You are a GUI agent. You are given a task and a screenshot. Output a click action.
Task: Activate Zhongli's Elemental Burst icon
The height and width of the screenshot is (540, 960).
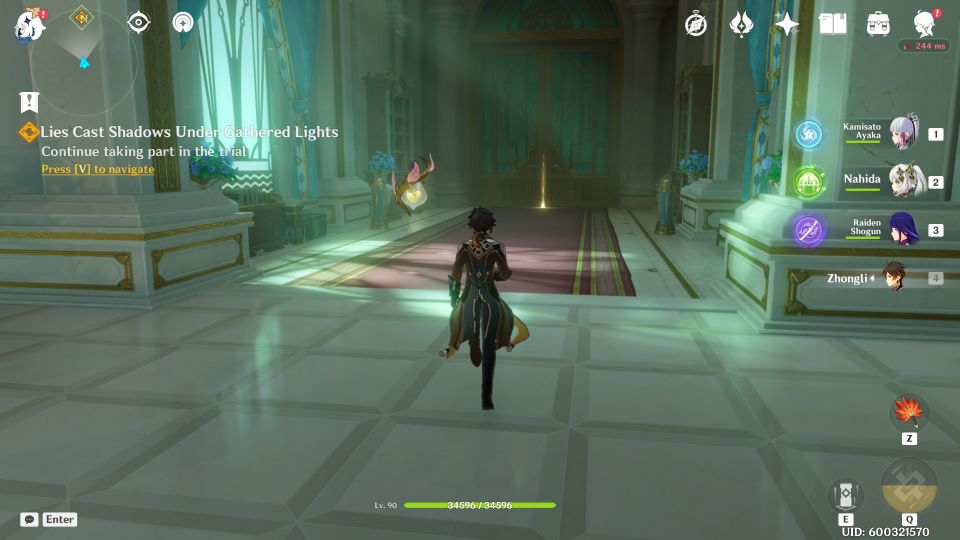click(909, 486)
